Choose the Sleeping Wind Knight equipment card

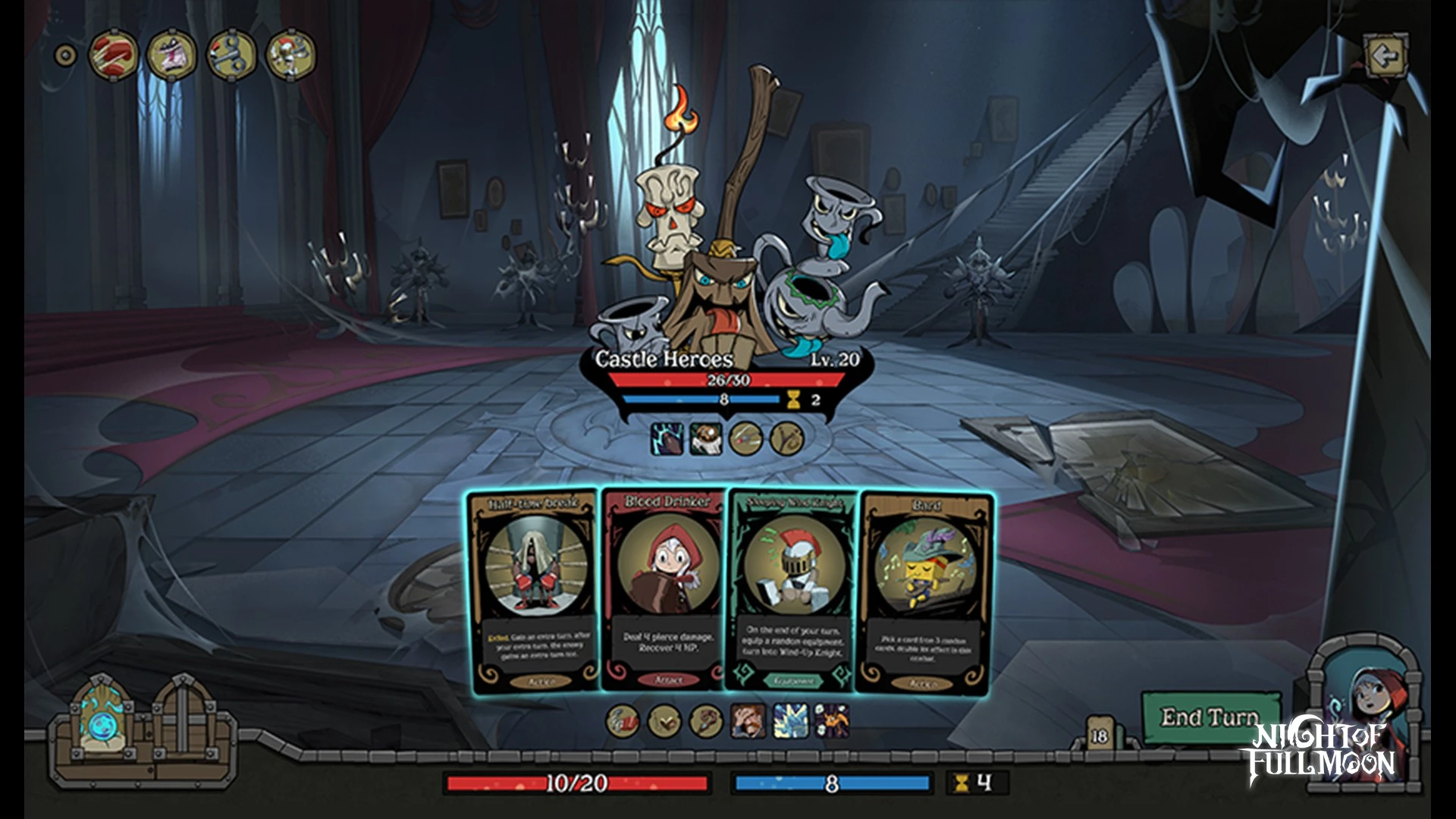coord(793,591)
